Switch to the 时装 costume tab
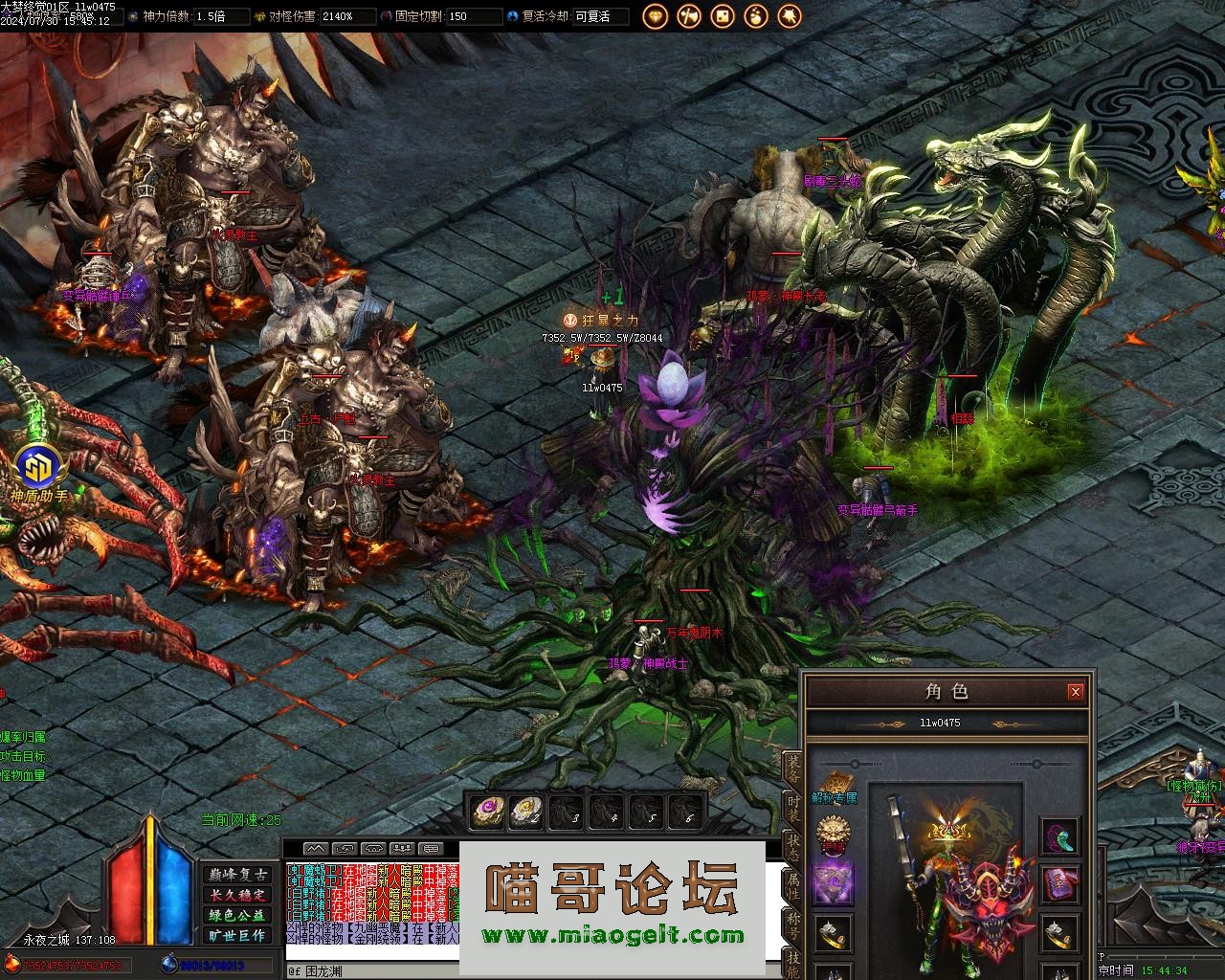 792,809
